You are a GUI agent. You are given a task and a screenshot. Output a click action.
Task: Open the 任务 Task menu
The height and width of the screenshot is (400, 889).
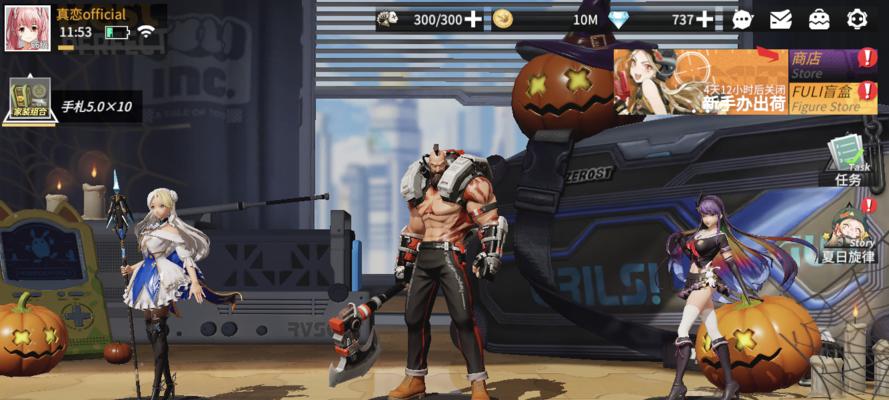847,160
